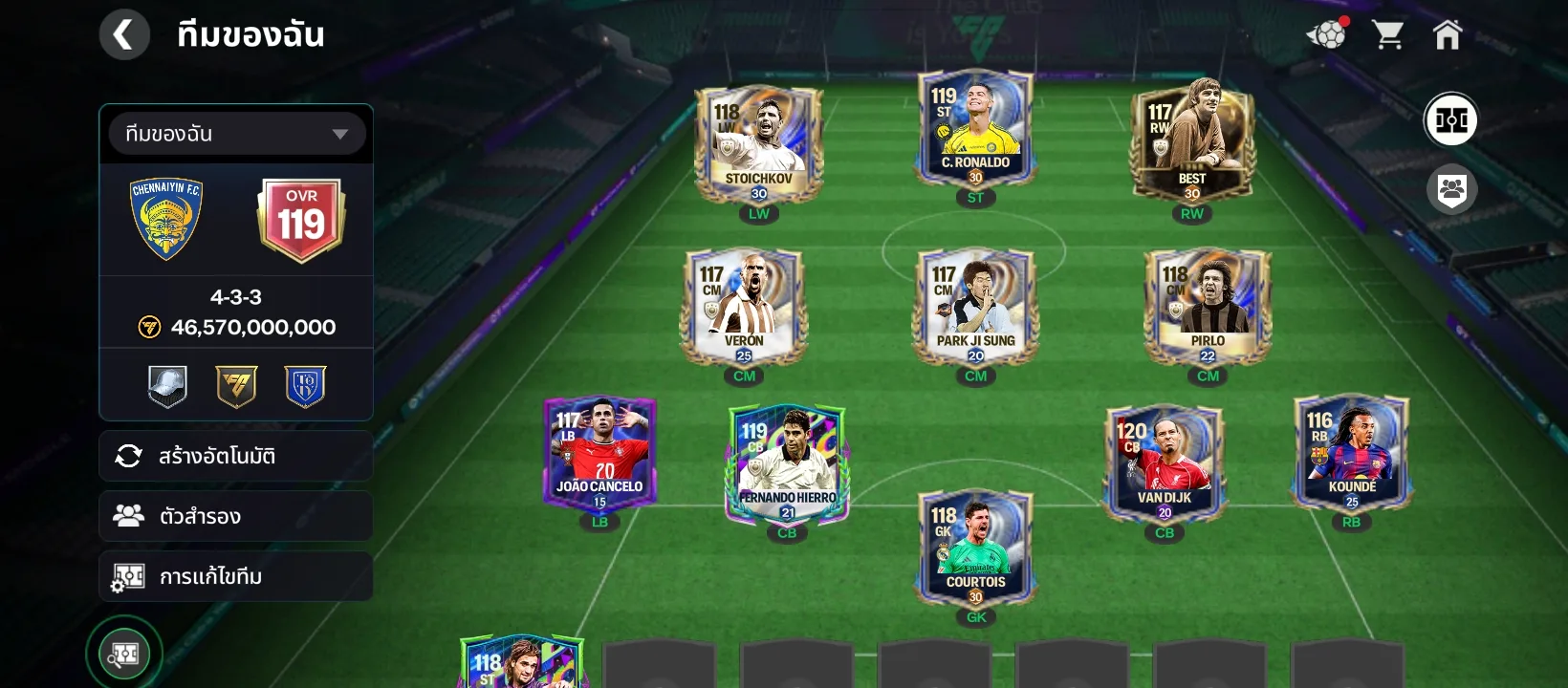Click the gold FC shield badge

[x=235, y=384]
